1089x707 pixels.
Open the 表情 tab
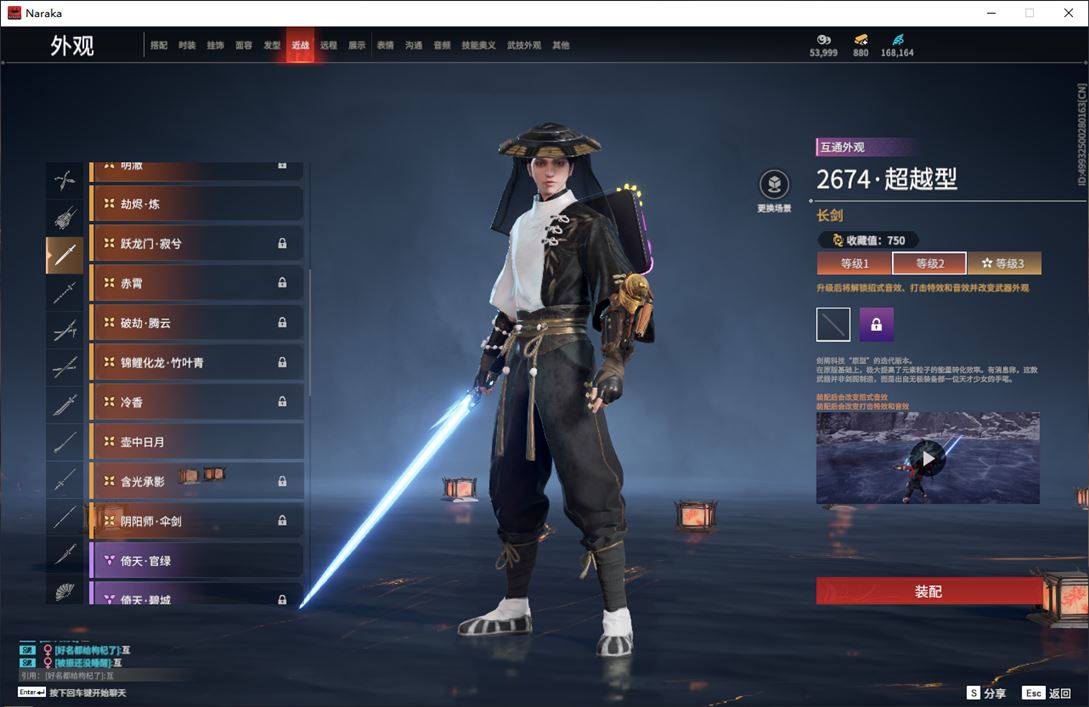(x=385, y=46)
